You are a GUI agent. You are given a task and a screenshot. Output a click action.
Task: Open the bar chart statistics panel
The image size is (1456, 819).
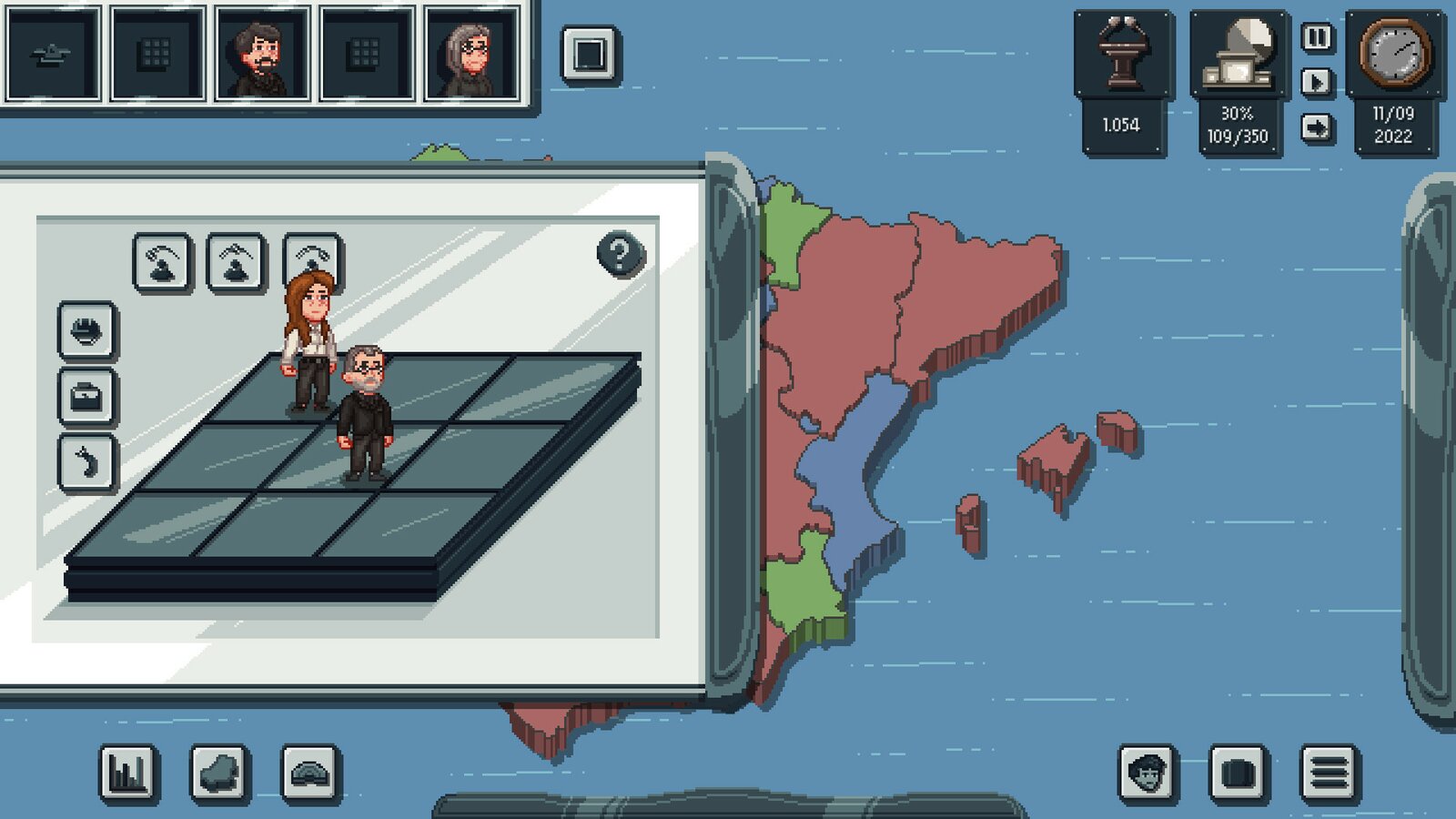128,773
